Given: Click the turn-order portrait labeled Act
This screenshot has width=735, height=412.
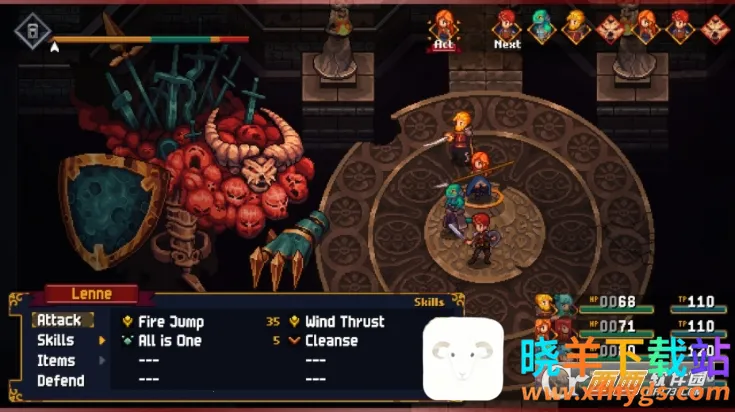Looking at the screenshot, I should pyautogui.click(x=444, y=25).
